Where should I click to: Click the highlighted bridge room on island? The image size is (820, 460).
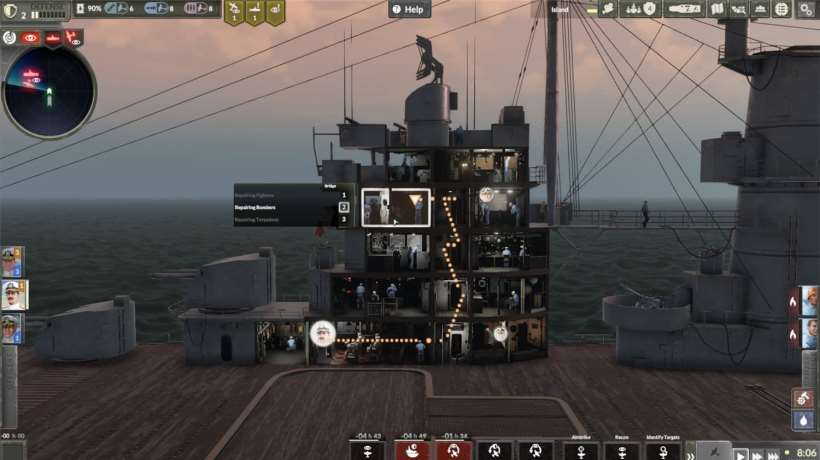(395, 207)
